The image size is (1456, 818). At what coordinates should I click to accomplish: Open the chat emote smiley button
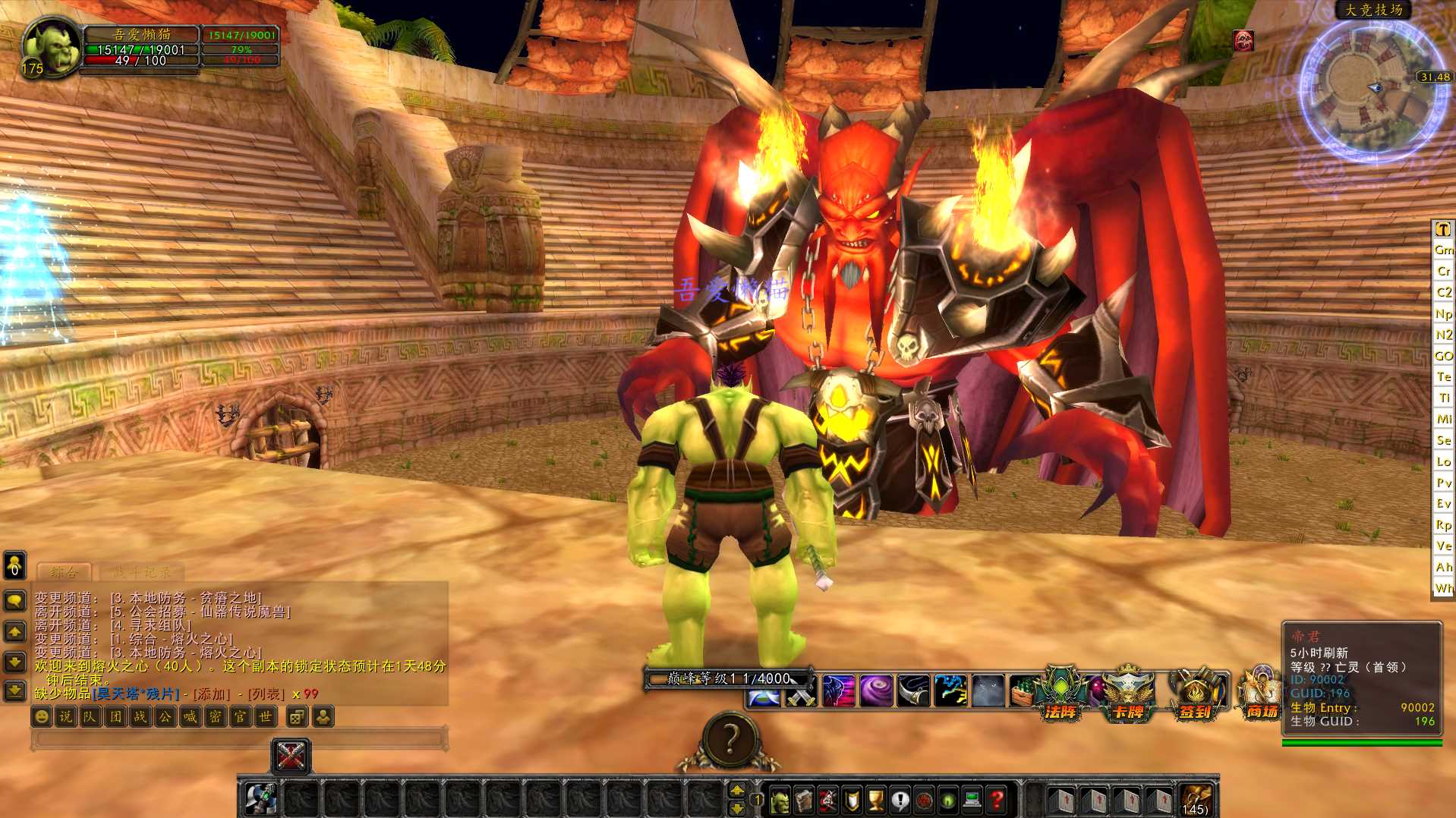coord(42,716)
